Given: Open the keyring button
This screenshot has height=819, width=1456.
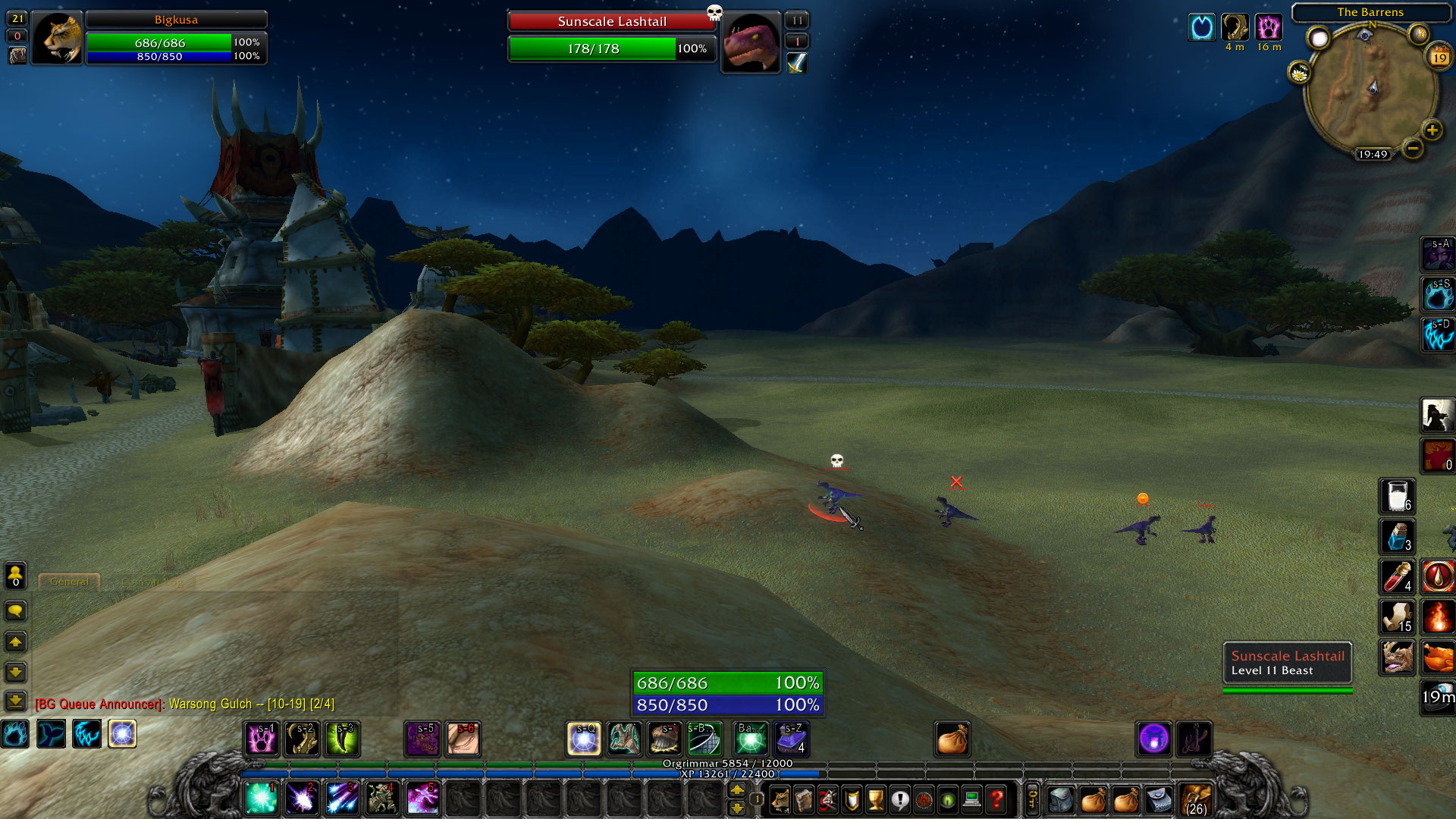Looking at the screenshot, I should point(1032,799).
